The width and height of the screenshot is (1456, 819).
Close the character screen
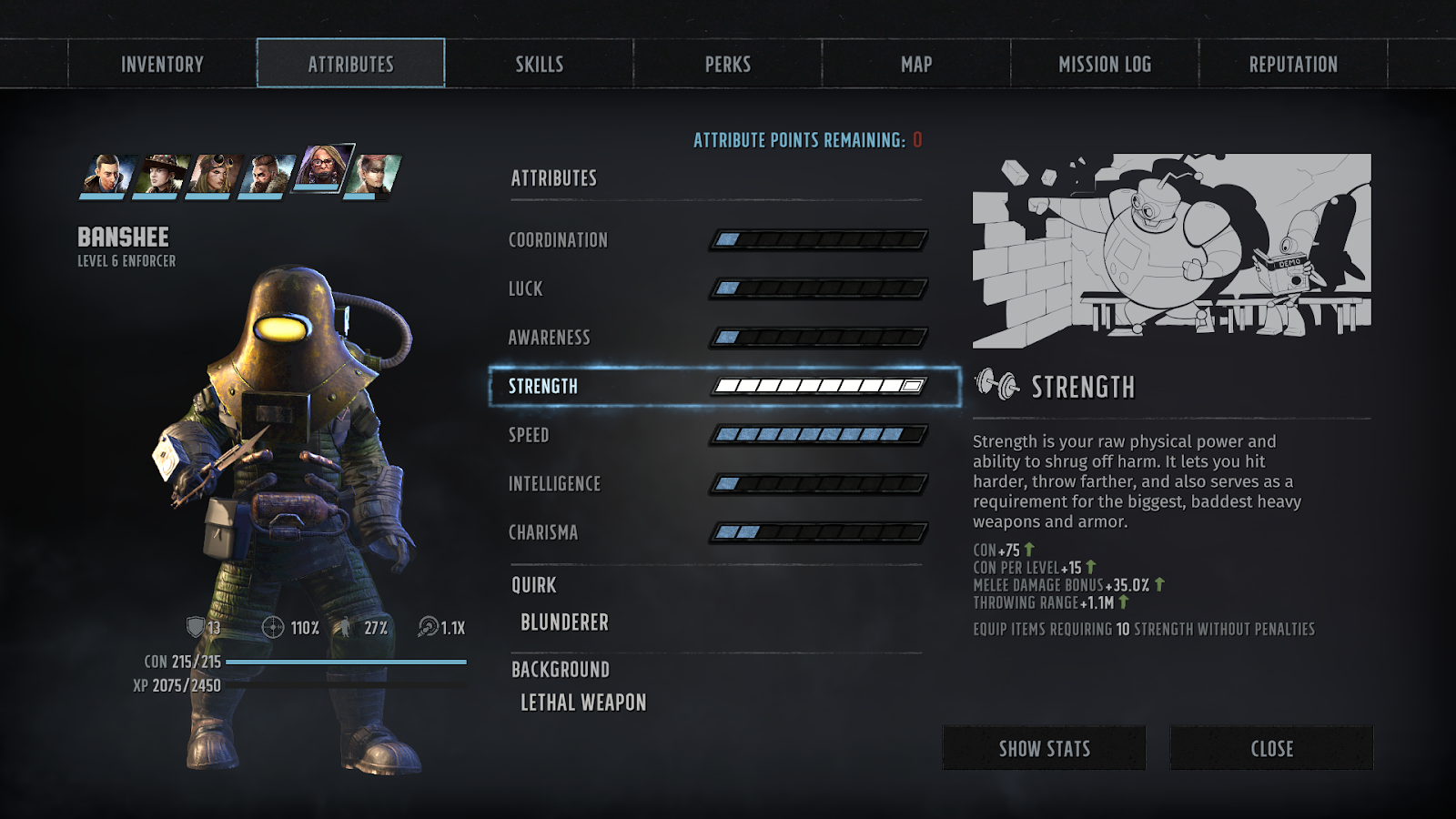(1271, 748)
